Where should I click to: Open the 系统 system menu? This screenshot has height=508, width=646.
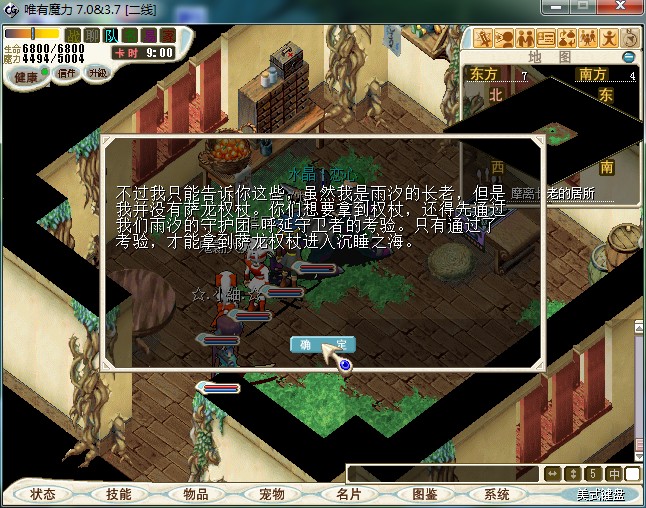click(x=497, y=494)
